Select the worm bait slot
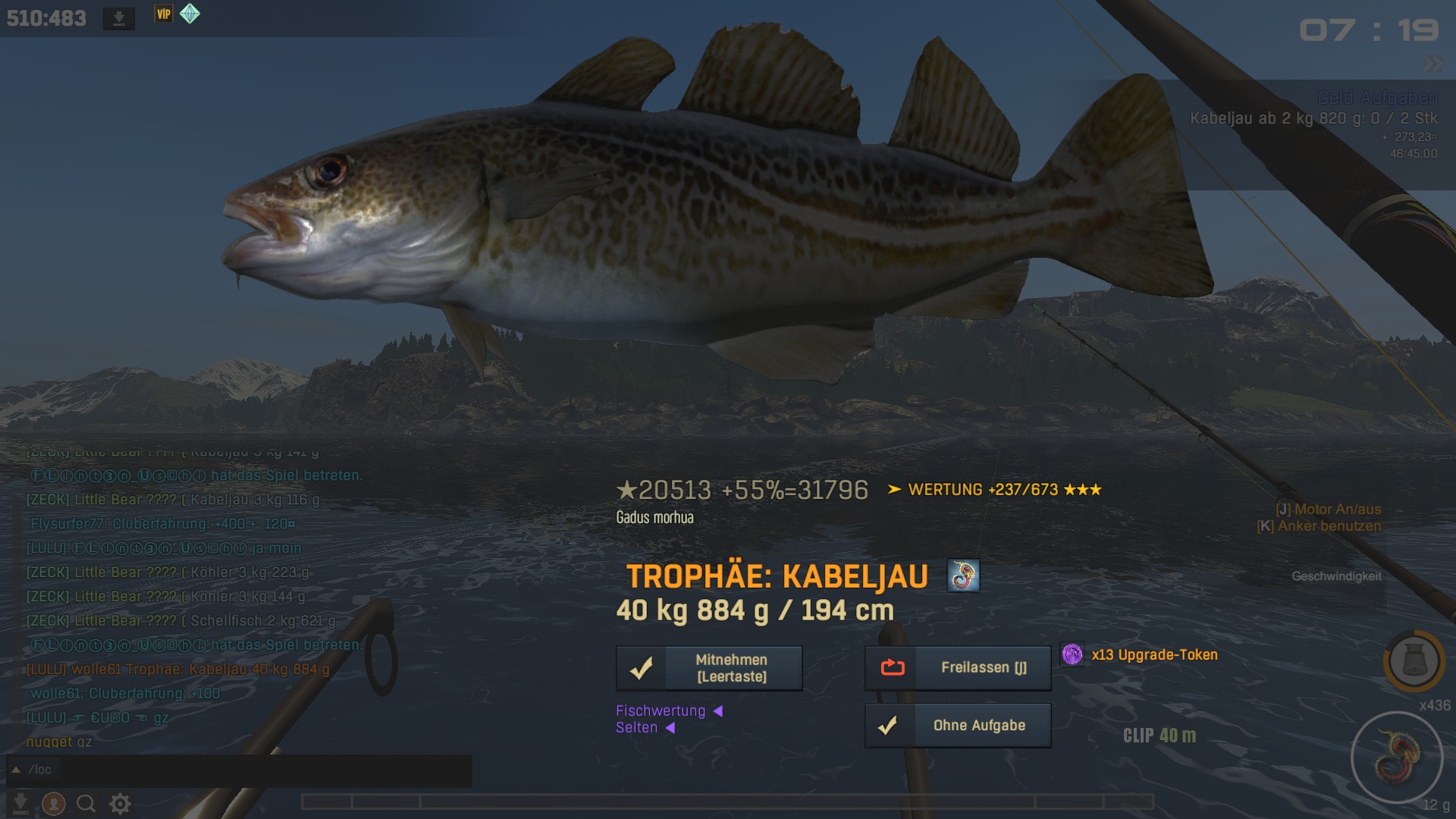The image size is (1456, 819). 1396,757
